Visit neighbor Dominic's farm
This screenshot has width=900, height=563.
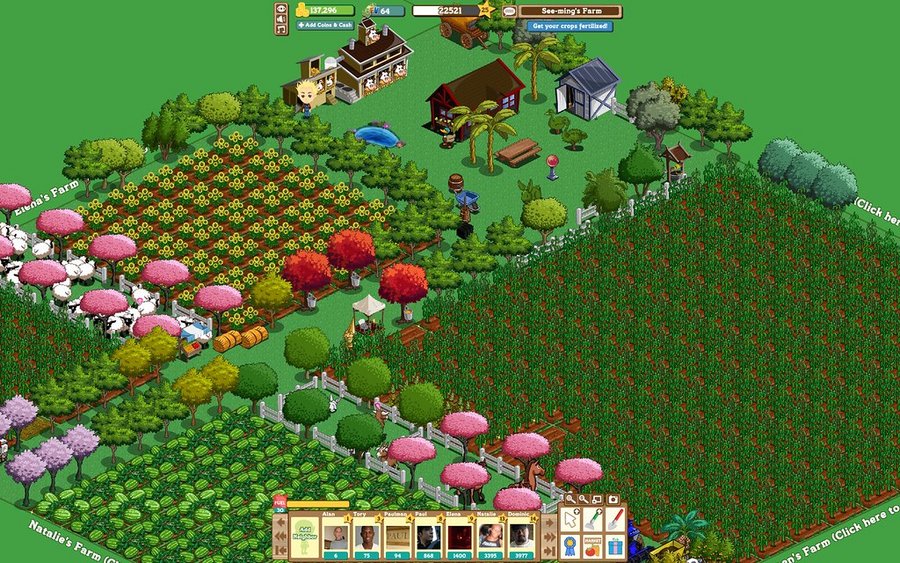pos(520,536)
